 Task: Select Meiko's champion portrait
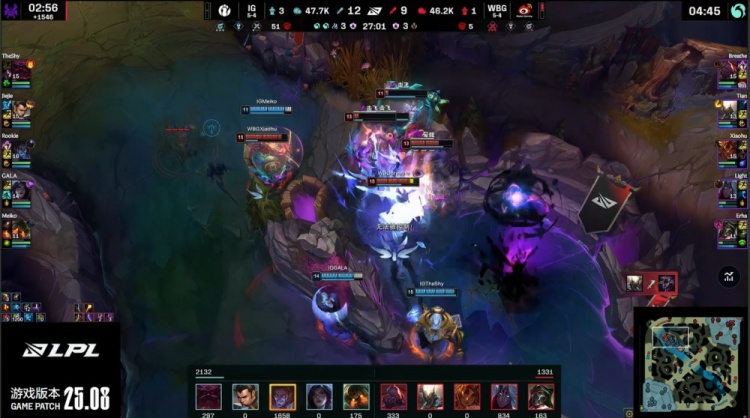(x=16, y=229)
